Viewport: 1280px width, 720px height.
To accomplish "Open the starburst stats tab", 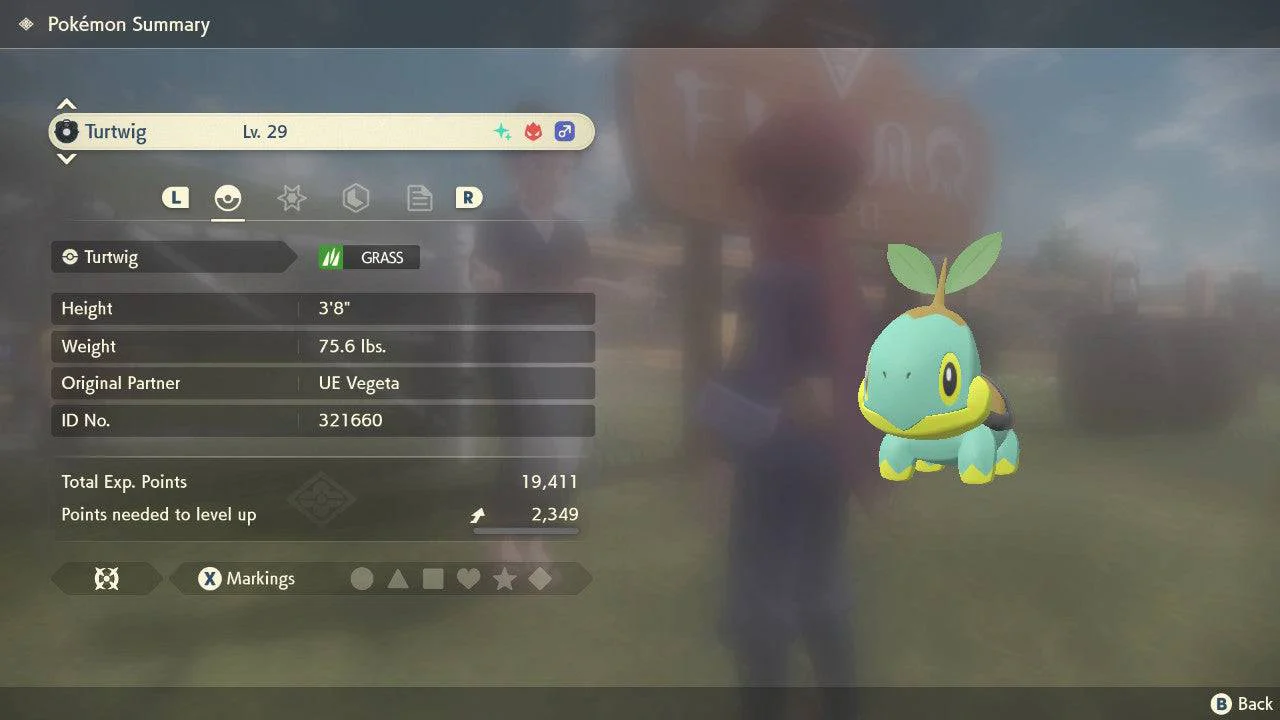I will click(x=291, y=198).
